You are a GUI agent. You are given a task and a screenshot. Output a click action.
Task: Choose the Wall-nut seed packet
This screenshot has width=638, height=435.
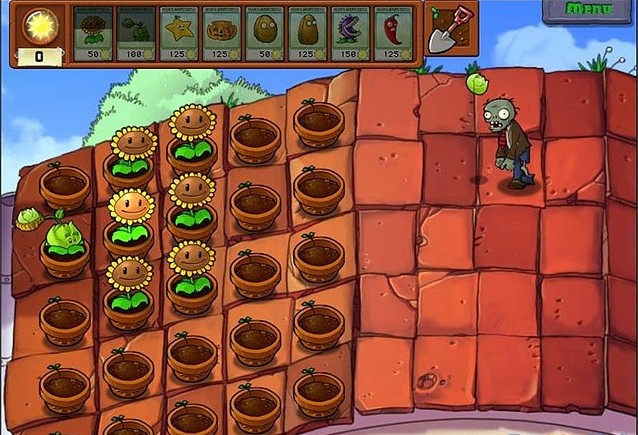coord(266,32)
